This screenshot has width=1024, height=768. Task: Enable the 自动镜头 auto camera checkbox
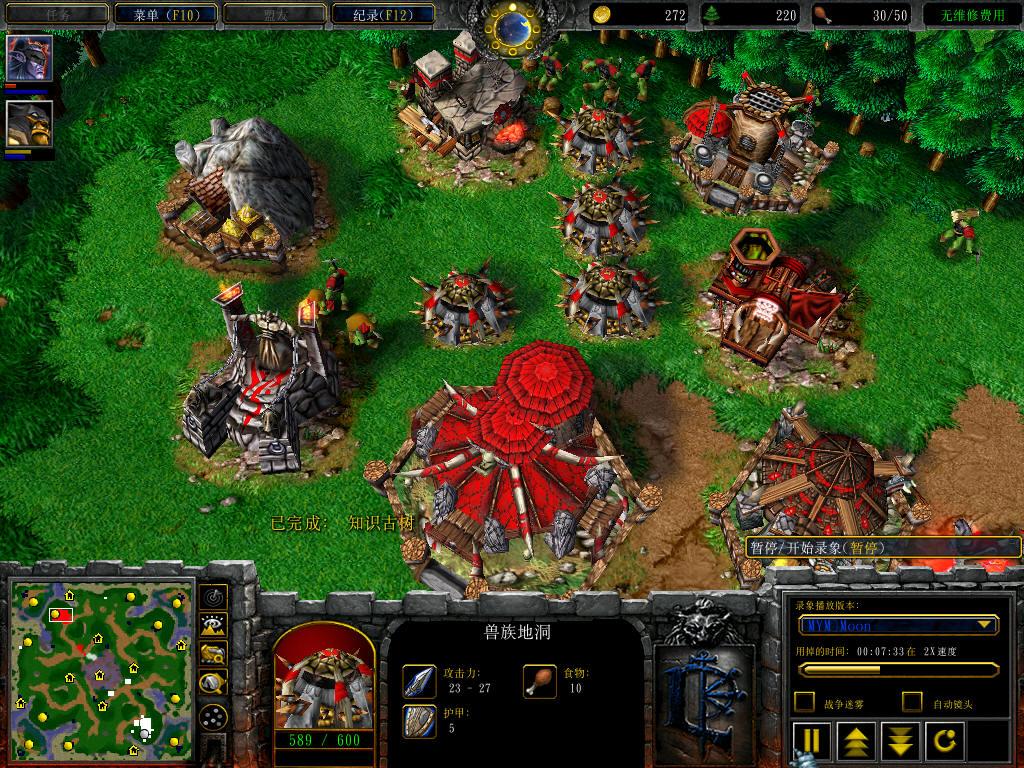point(912,702)
